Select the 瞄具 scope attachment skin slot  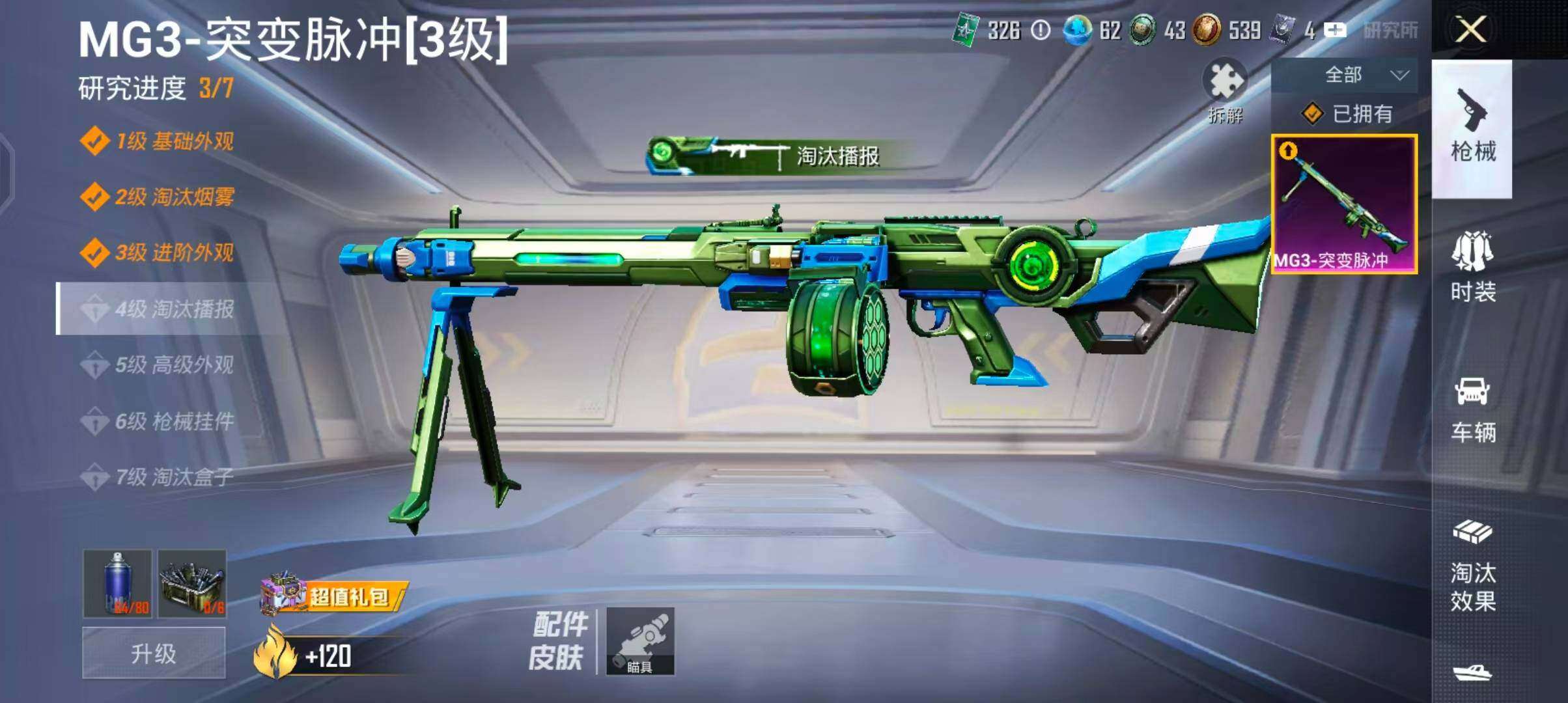click(640, 641)
